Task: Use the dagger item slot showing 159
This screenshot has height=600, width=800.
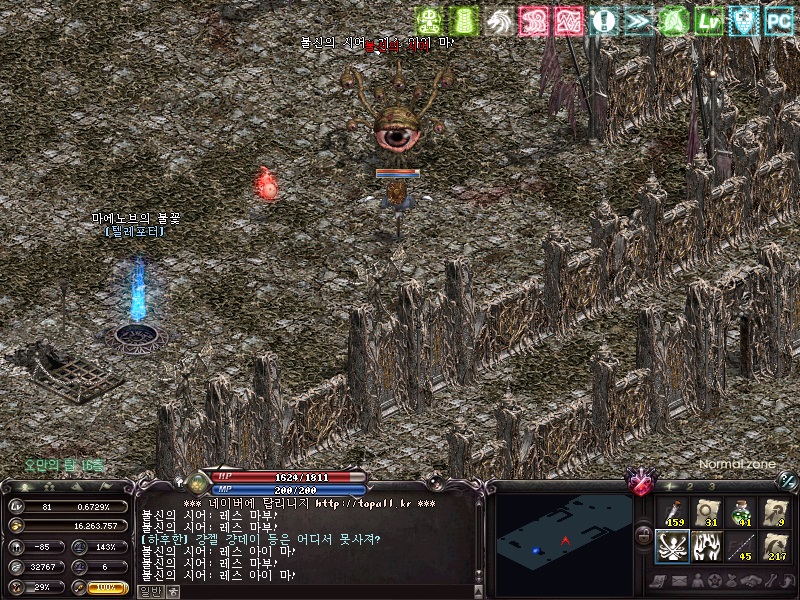Action: point(671,511)
